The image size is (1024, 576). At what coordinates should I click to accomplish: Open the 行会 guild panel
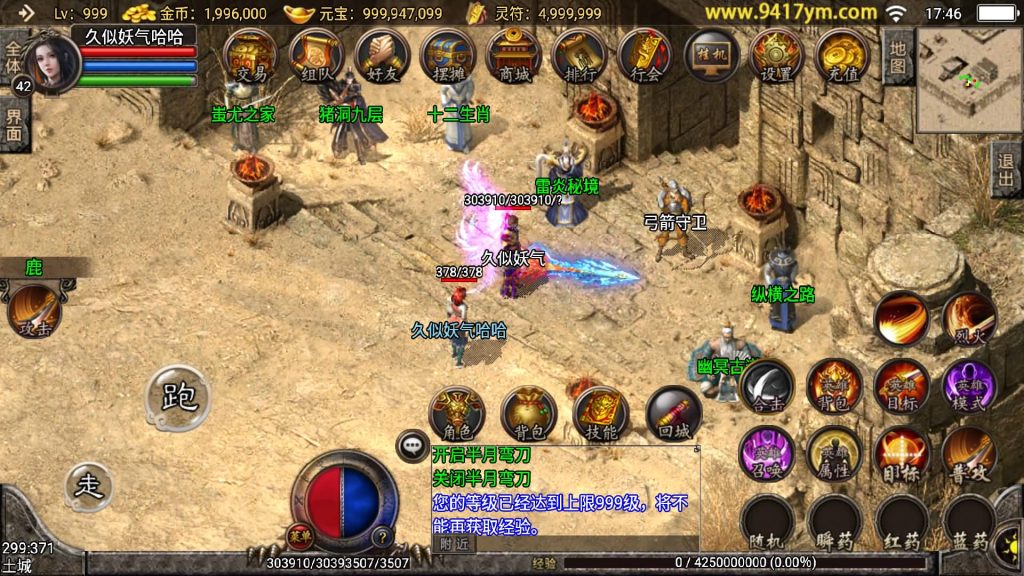click(646, 55)
